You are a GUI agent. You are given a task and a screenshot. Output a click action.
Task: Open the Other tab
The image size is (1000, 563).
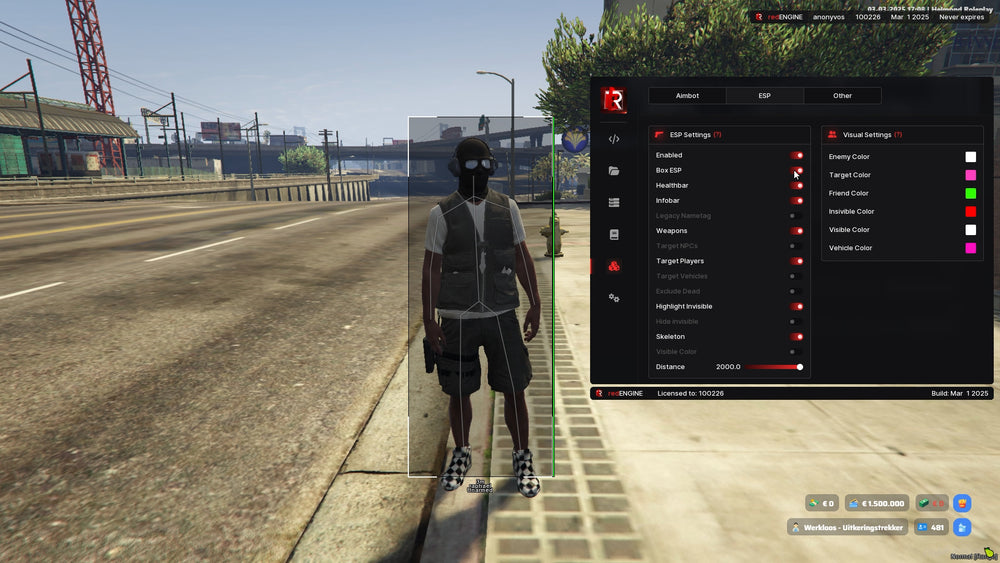(x=842, y=96)
